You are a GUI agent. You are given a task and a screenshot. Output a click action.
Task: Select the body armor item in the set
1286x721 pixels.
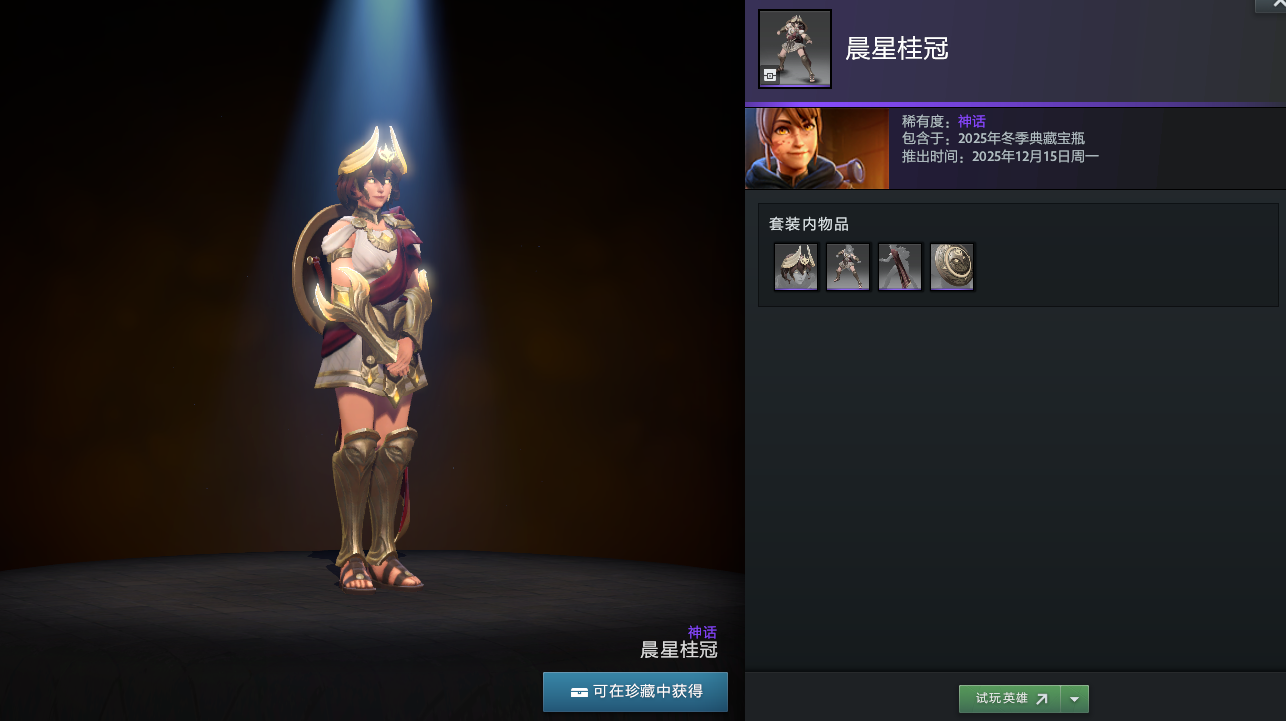tap(848, 267)
